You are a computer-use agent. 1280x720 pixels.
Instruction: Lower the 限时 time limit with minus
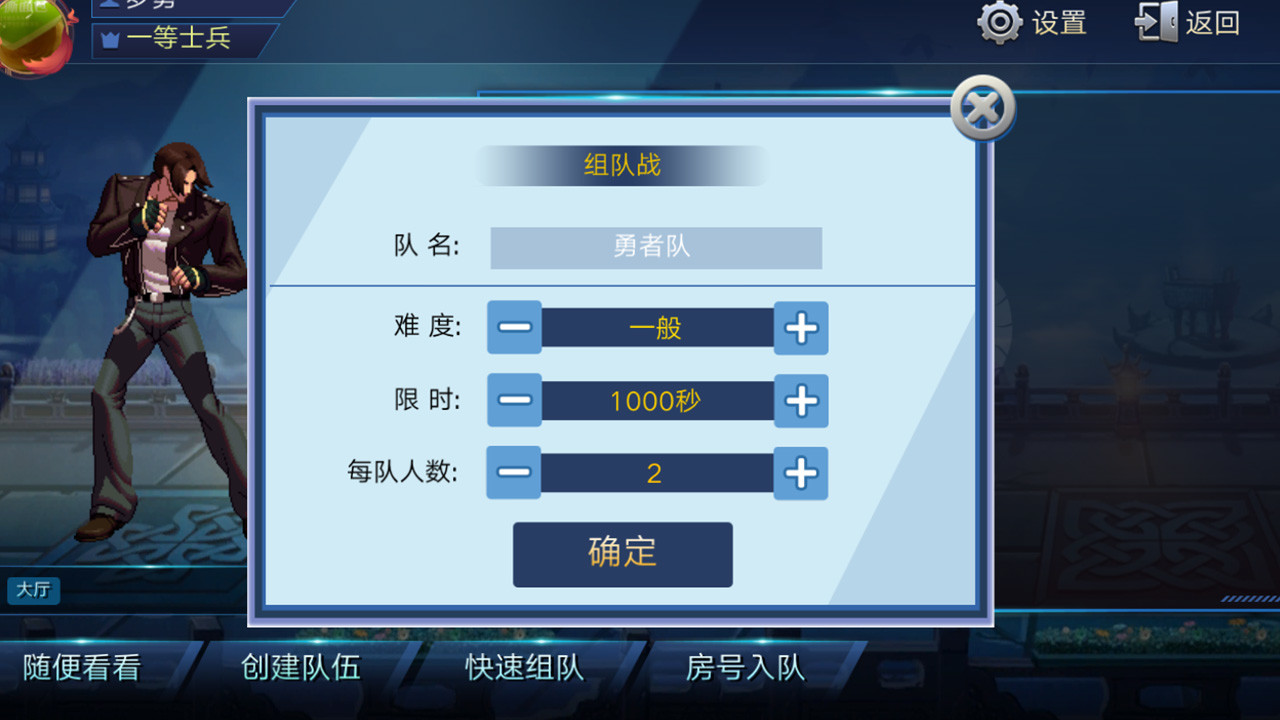[513, 400]
